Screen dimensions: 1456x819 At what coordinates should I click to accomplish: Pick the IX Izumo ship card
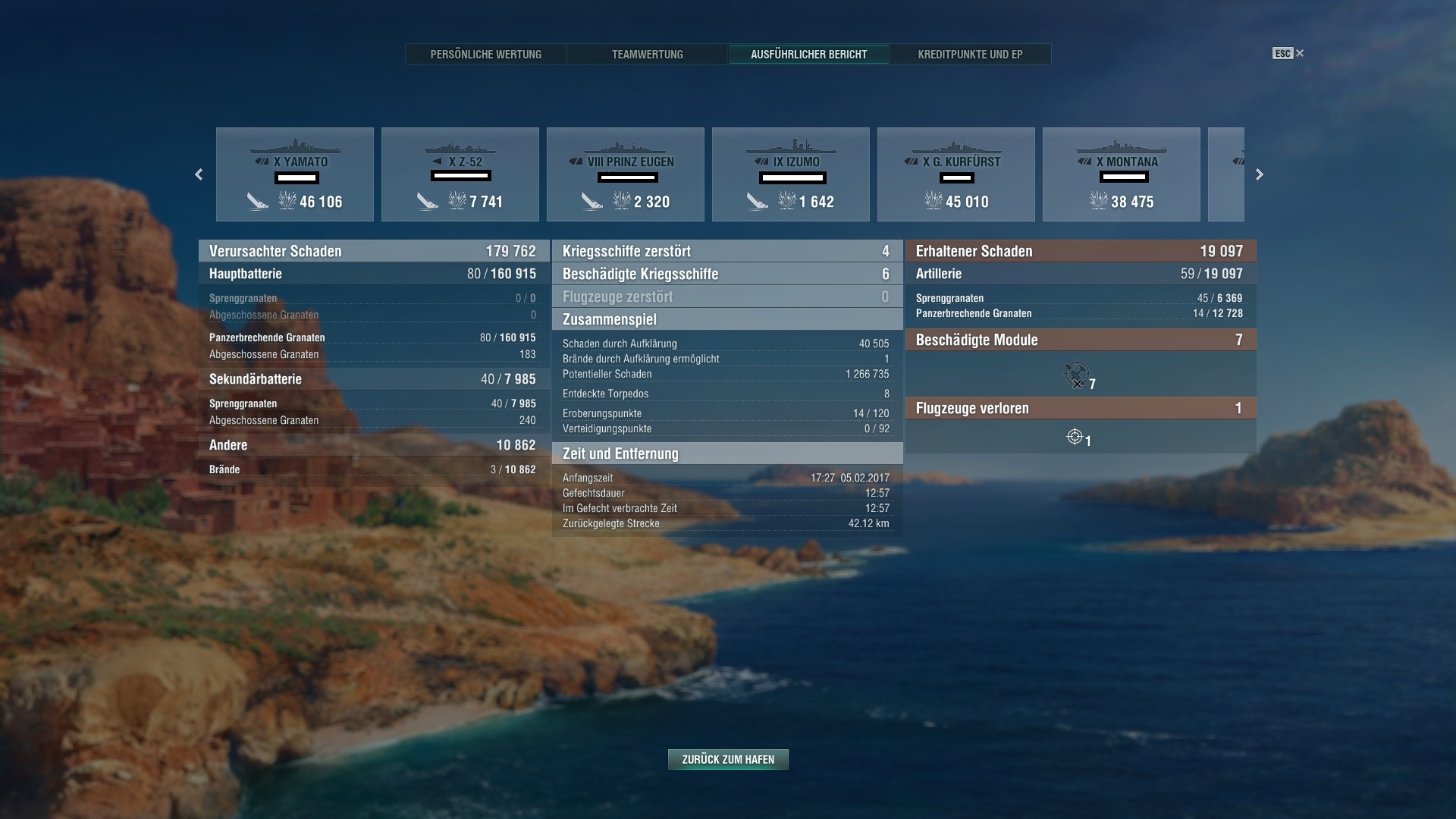(x=791, y=174)
